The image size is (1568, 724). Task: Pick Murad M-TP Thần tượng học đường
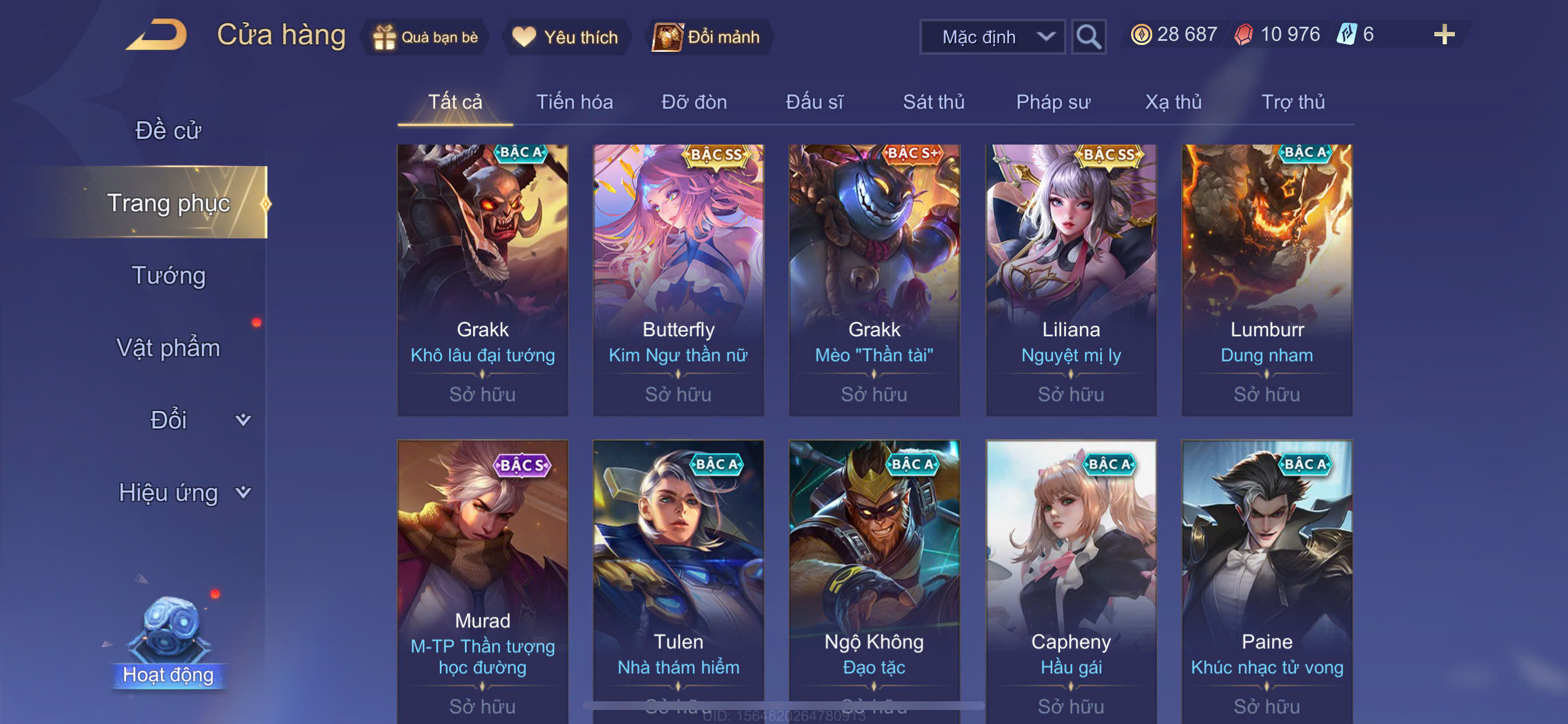tap(482, 578)
